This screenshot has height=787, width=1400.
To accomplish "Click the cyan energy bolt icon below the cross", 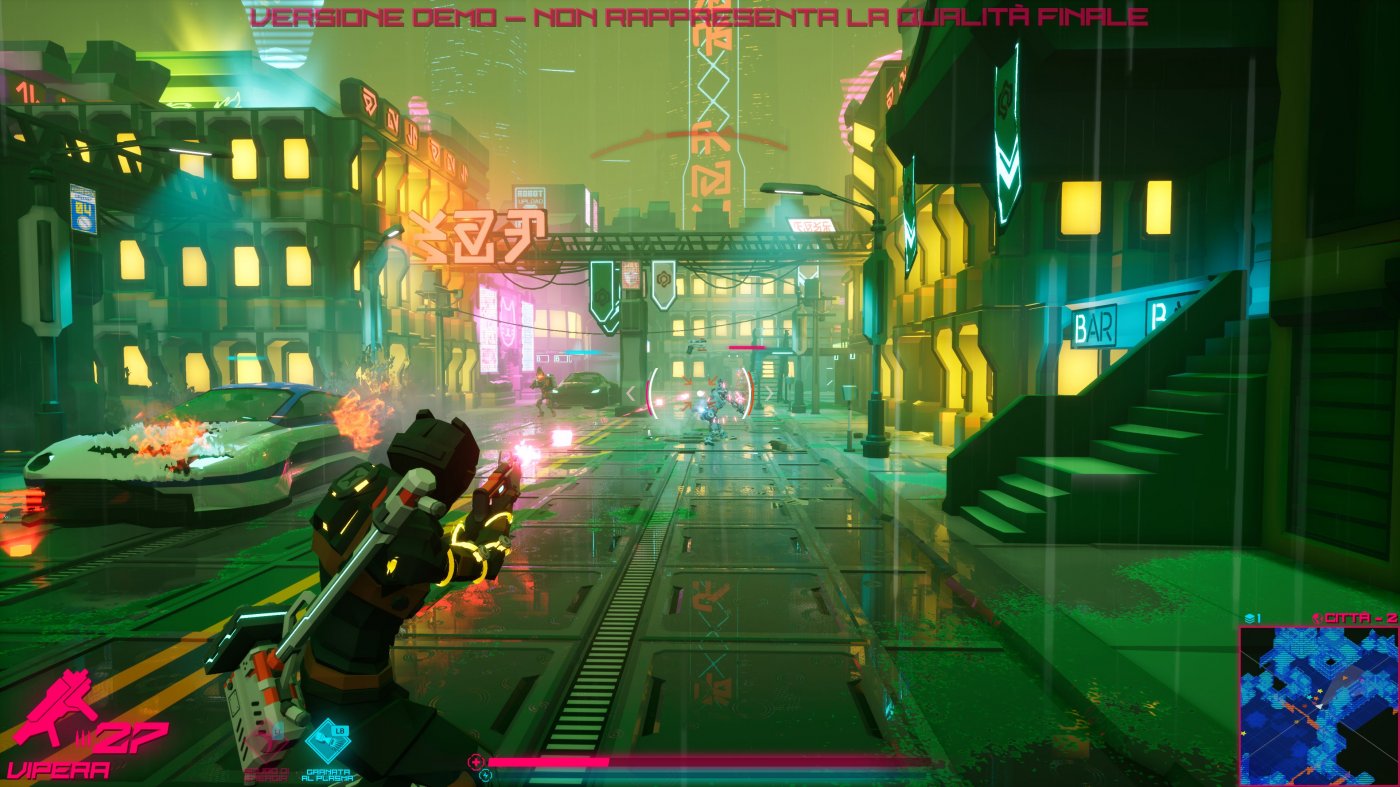I will tap(485, 777).
